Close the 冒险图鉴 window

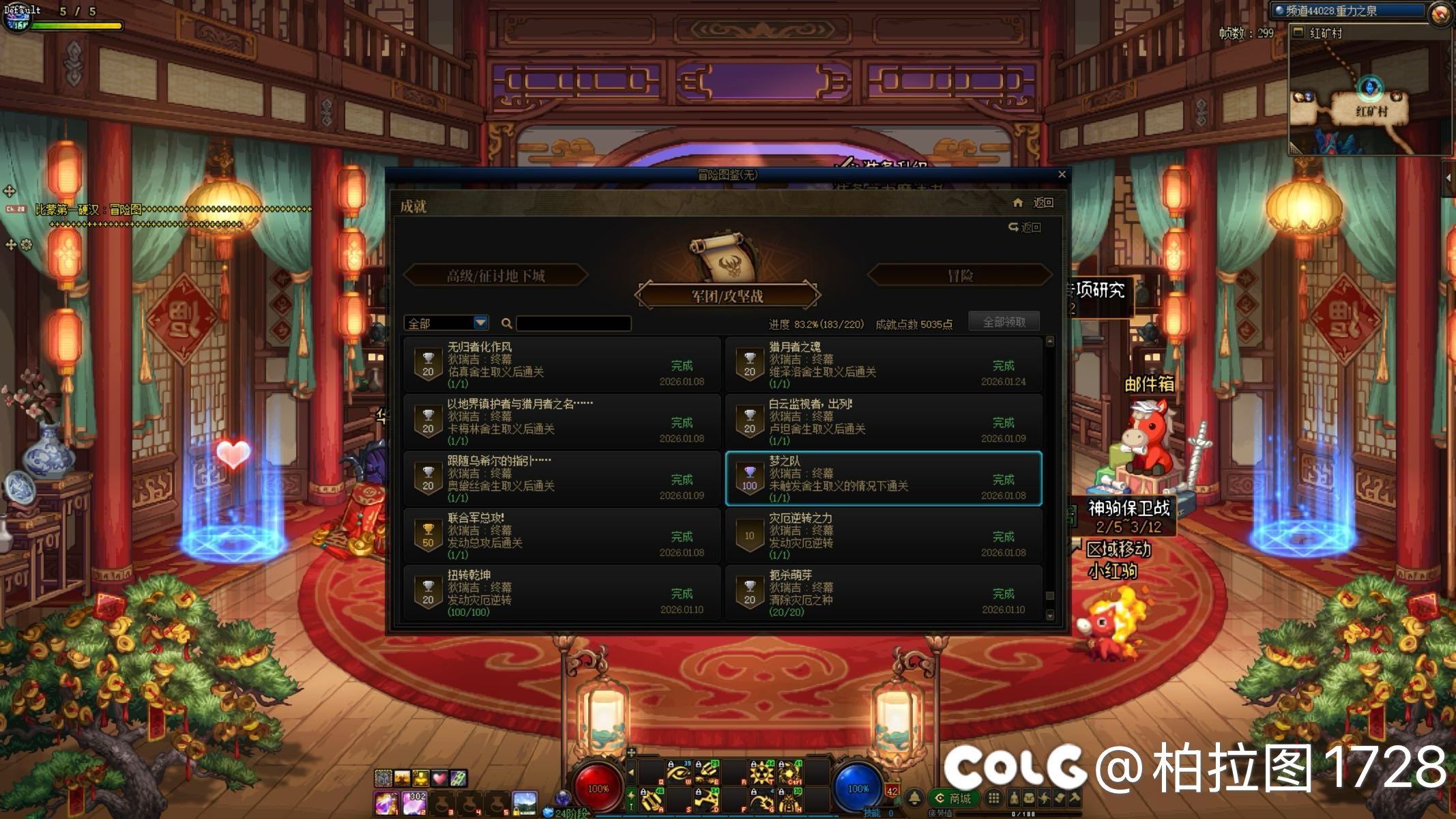click(x=1062, y=175)
